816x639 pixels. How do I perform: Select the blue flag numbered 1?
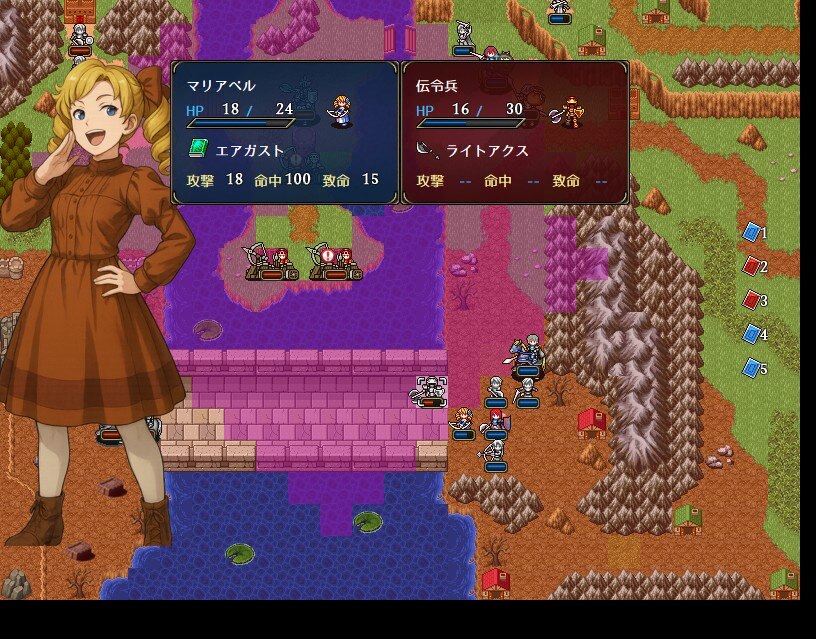752,233
